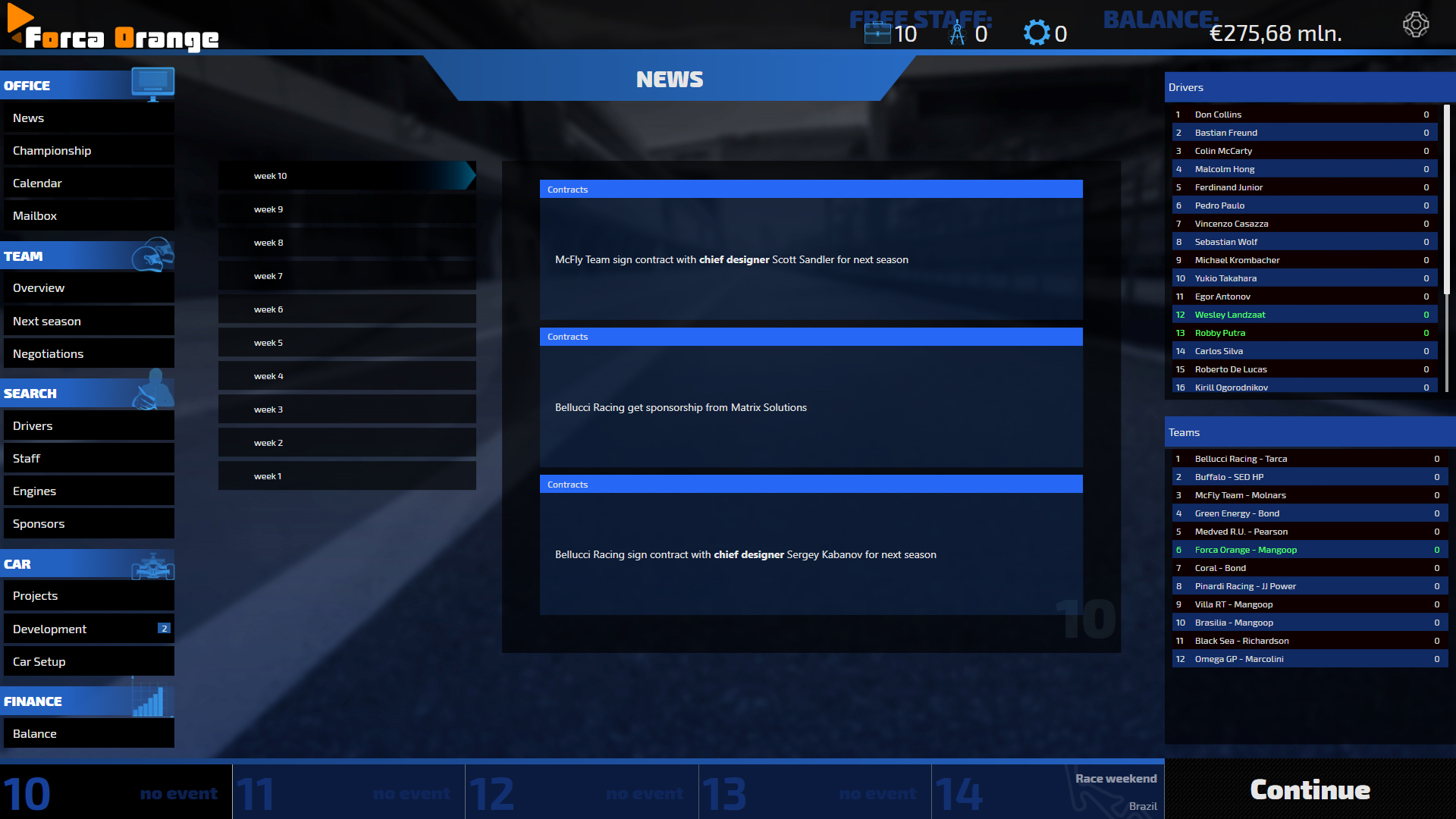Open the finance Balance page
This screenshot has width=1456, height=819.
pyautogui.click(x=88, y=734)
